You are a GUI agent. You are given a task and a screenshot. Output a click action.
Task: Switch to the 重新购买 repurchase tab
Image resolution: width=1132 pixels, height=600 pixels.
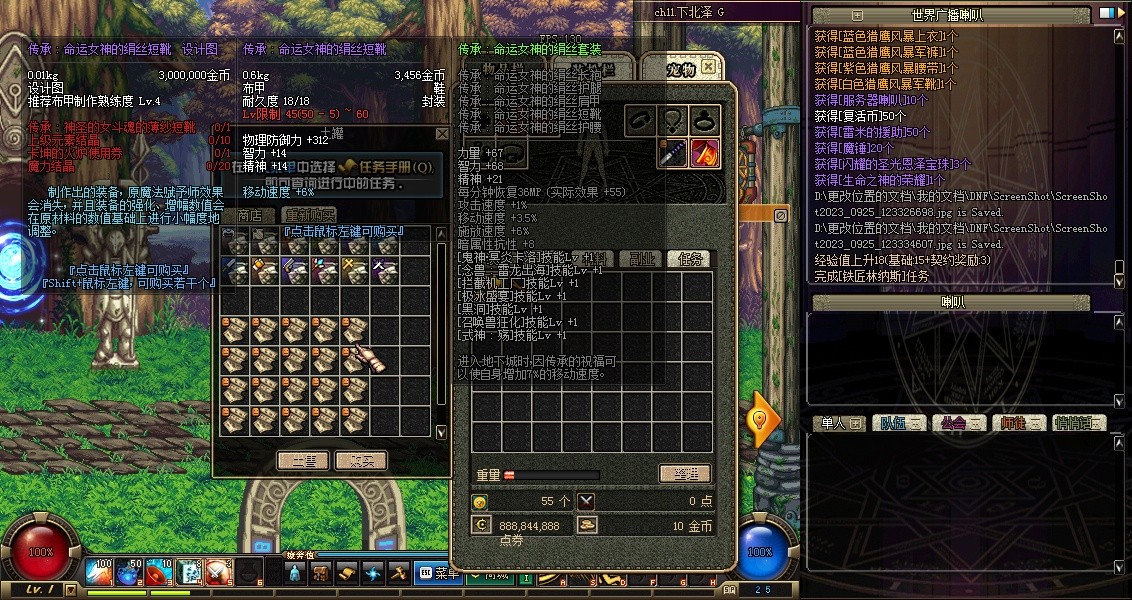pyautogui.click(x=308, y=215)
